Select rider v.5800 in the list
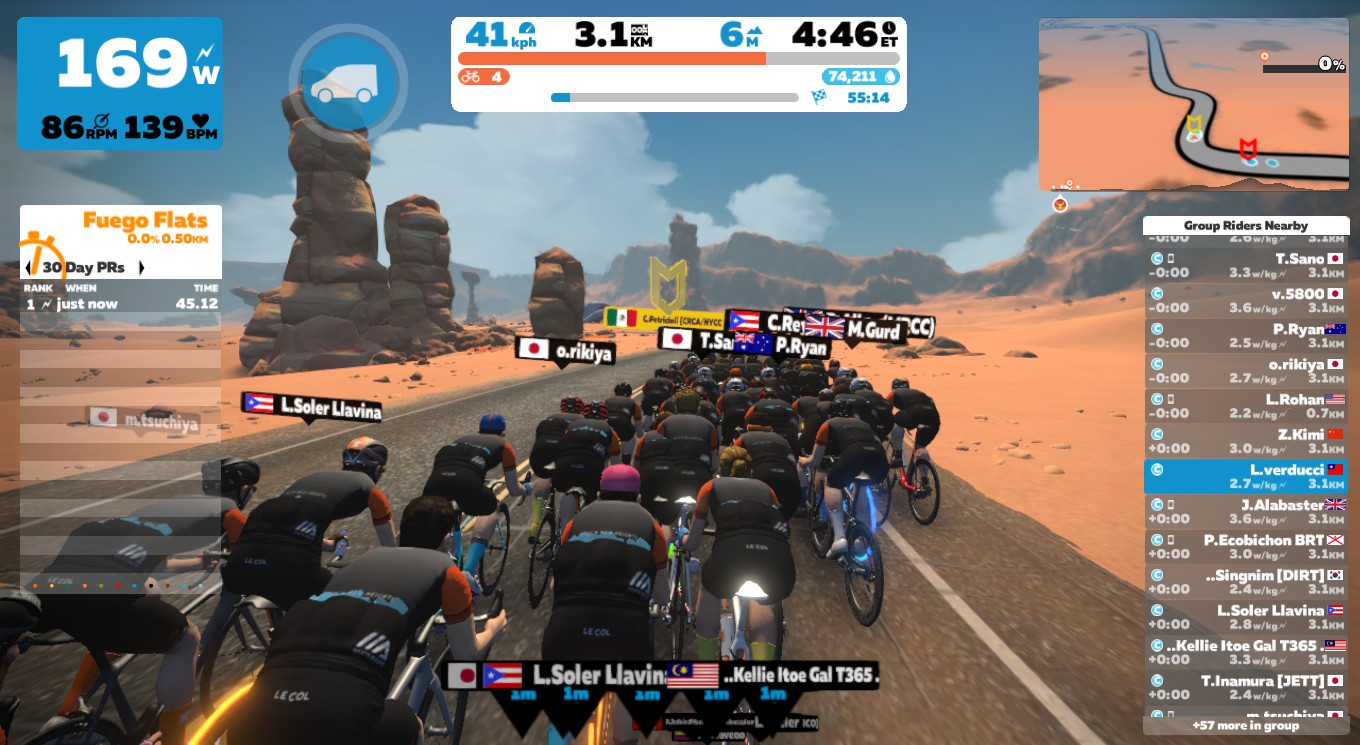Viewport: 1360px width, 745px height. [1246, 300]
